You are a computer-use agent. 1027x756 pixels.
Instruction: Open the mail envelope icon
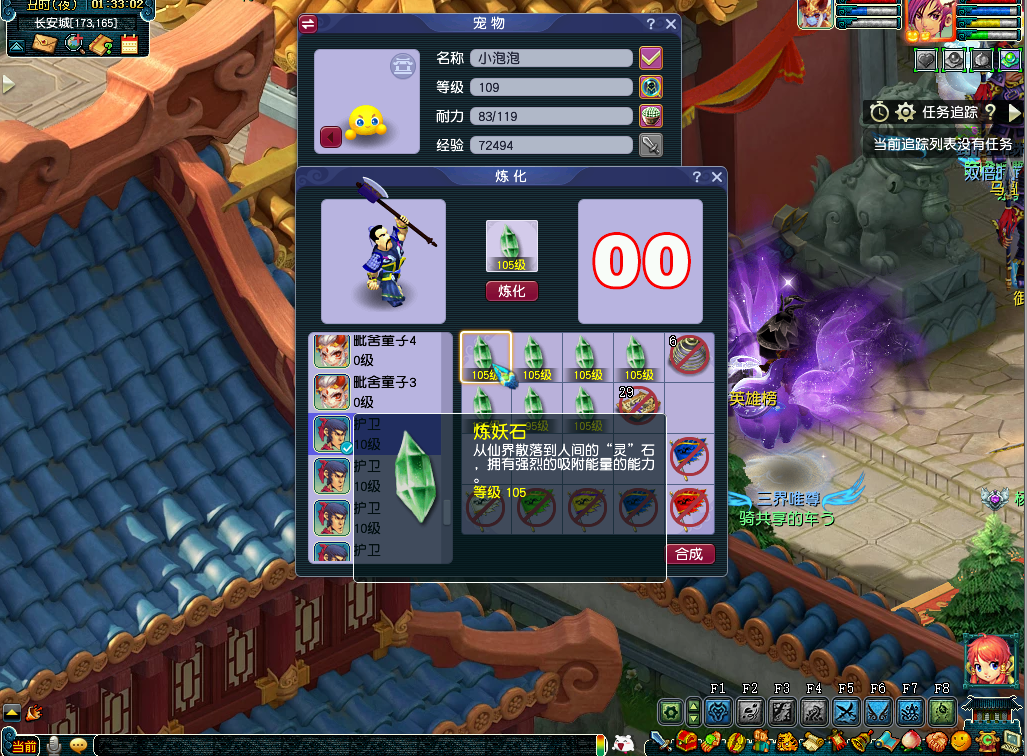(46, 43)
